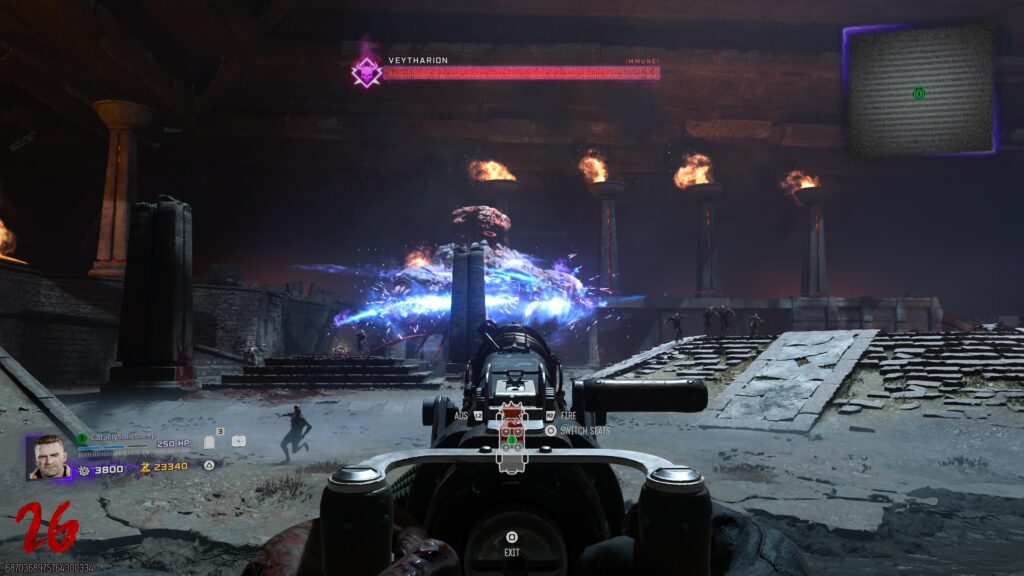Click the plus-sign equipment slot icon
Image resolution: width=1024 pixels, height=576 pixels.
(x=238, y=440)
